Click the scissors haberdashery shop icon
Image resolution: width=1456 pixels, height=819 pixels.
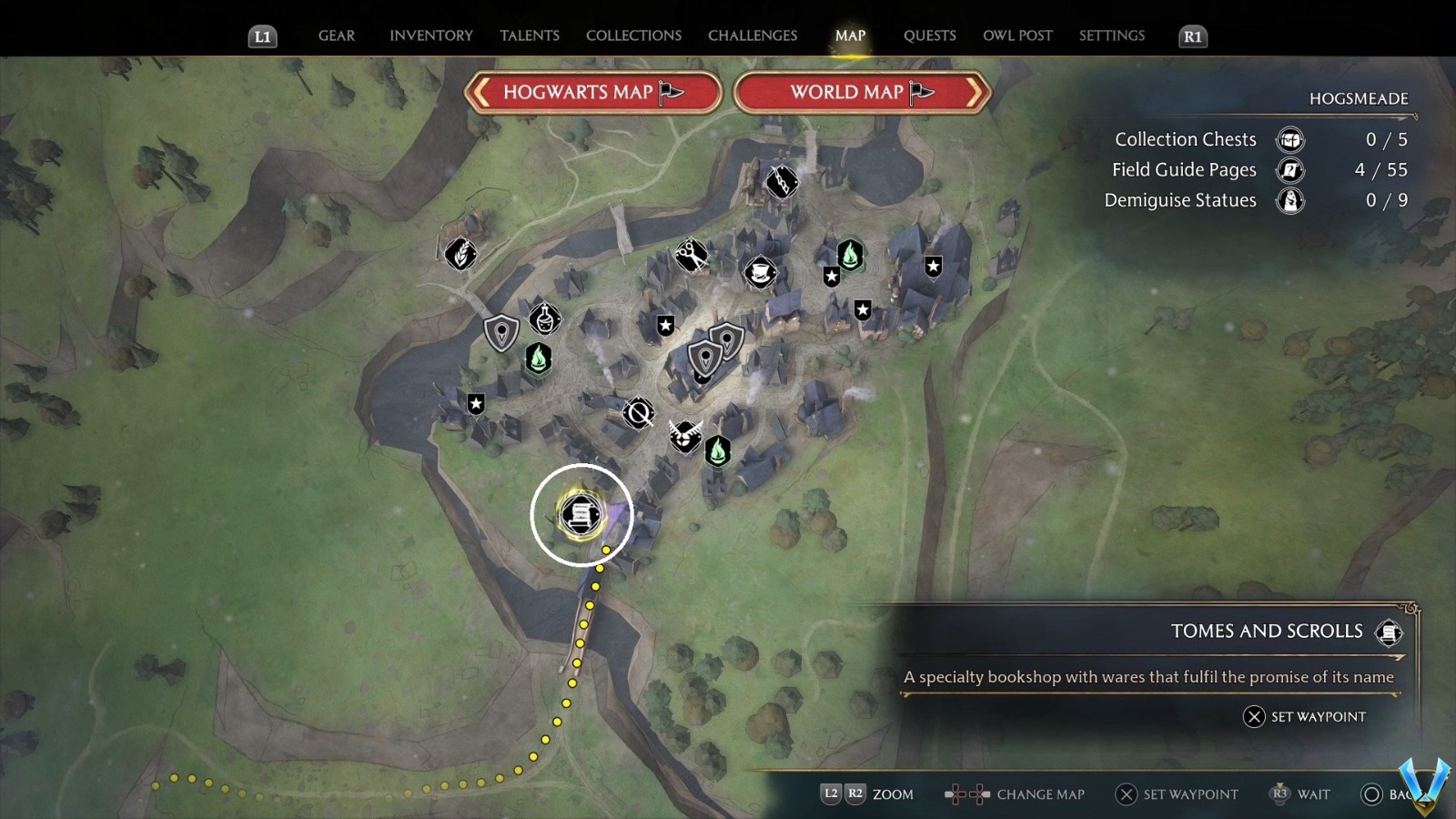point(692,255)
